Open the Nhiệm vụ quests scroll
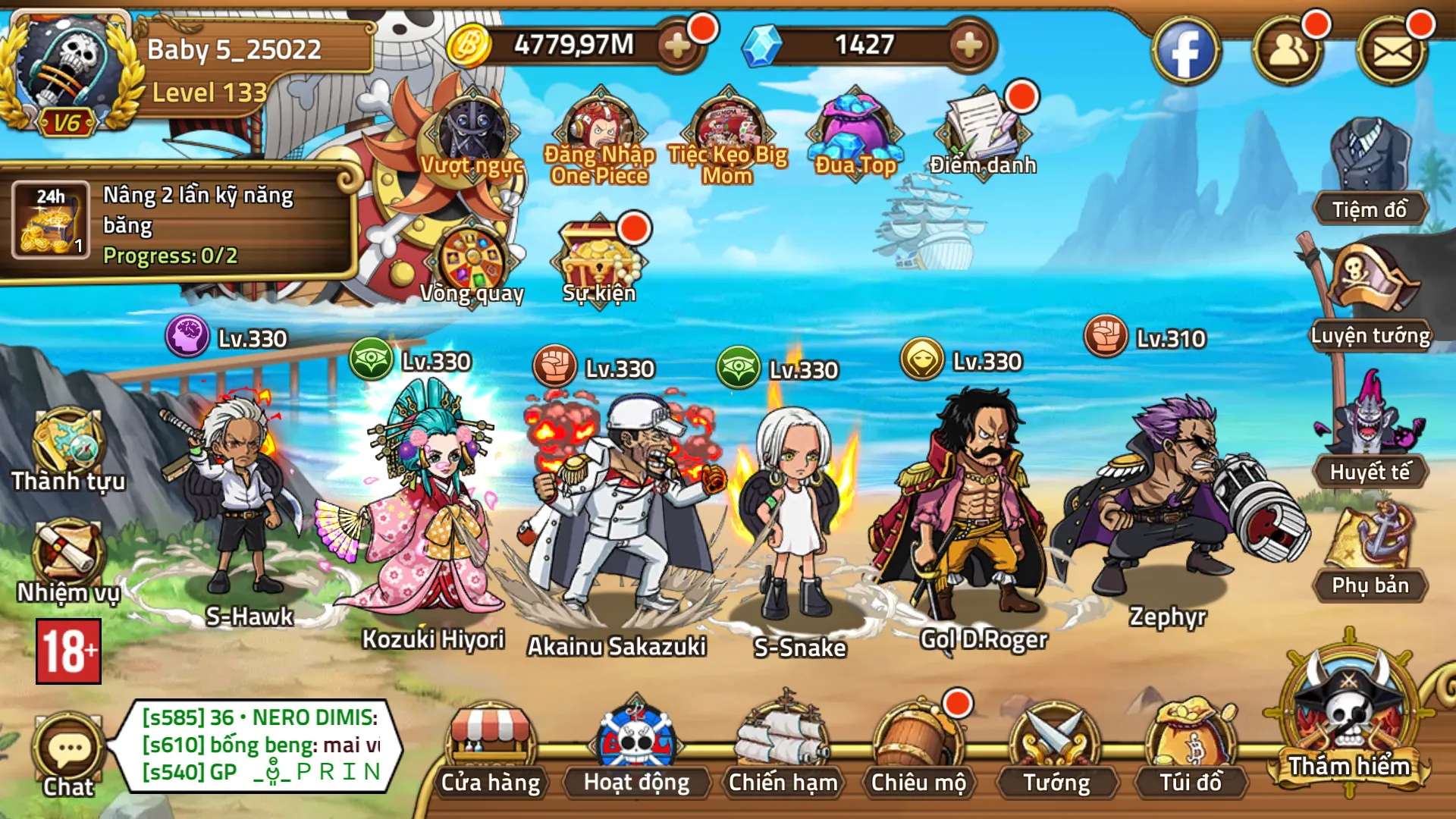The height and width of the screenshot is (819, 1456). (67, 557)
